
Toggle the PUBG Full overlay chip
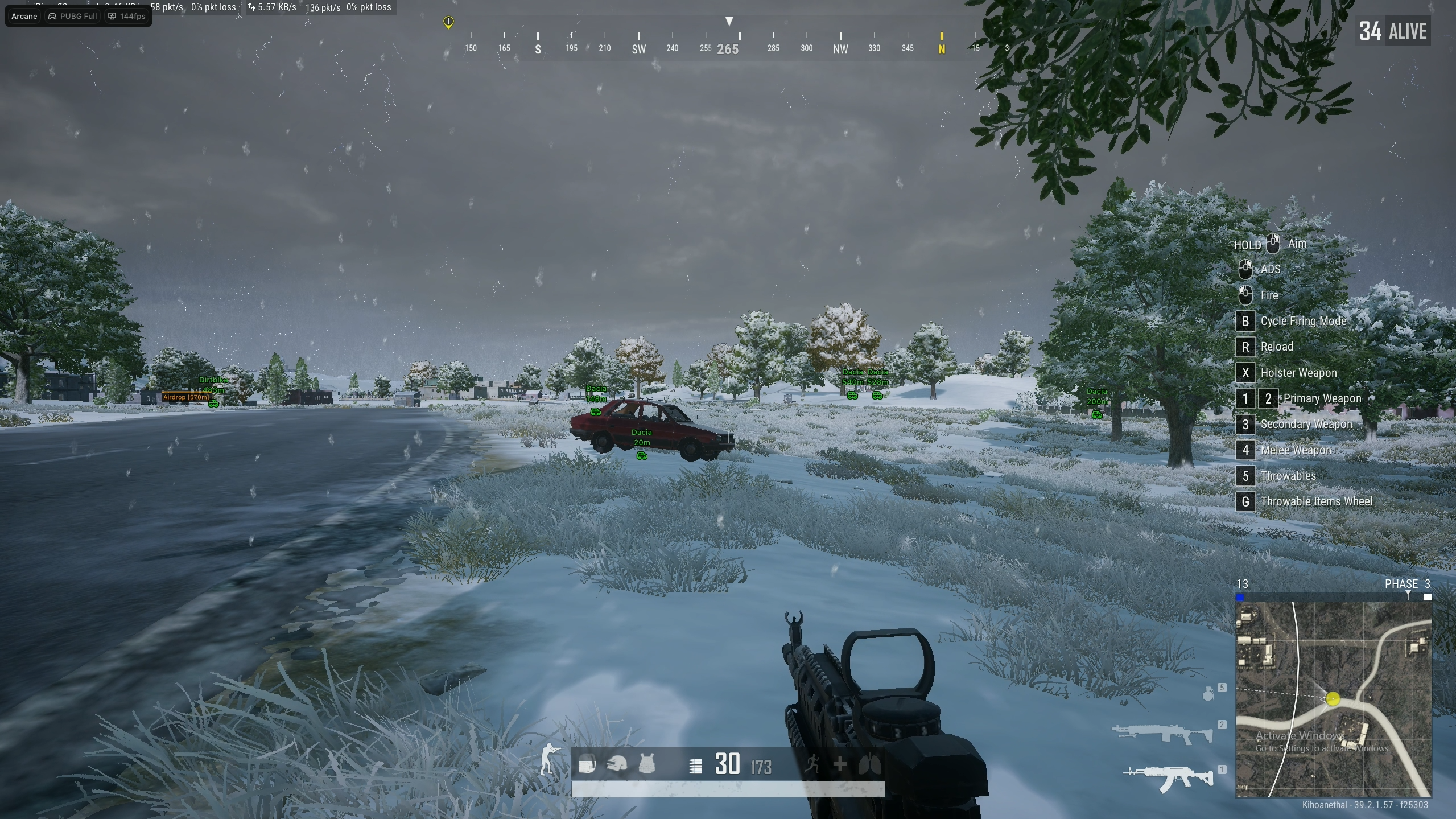coord(73,16)
